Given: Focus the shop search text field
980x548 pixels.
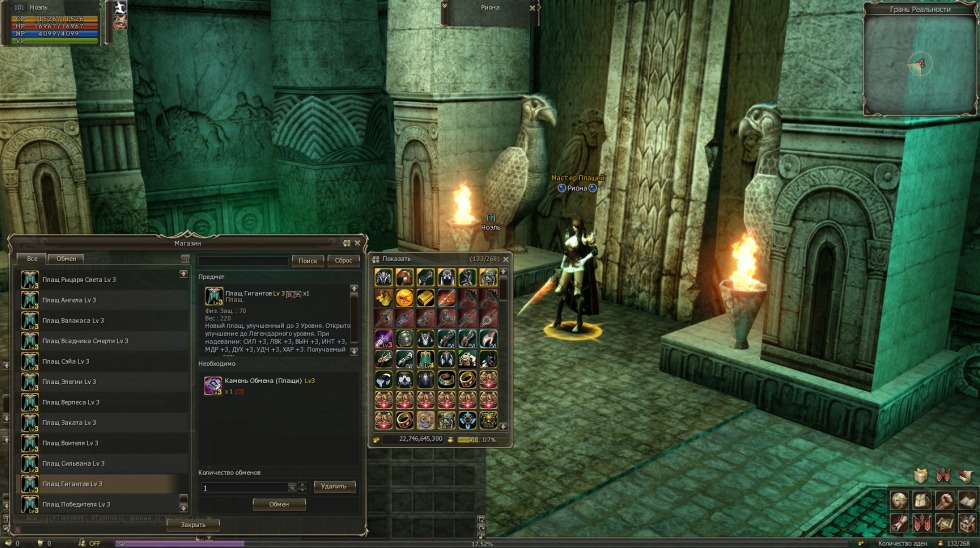Looking at the screenshot, I should pyautogui.click(x=243, y=260).
